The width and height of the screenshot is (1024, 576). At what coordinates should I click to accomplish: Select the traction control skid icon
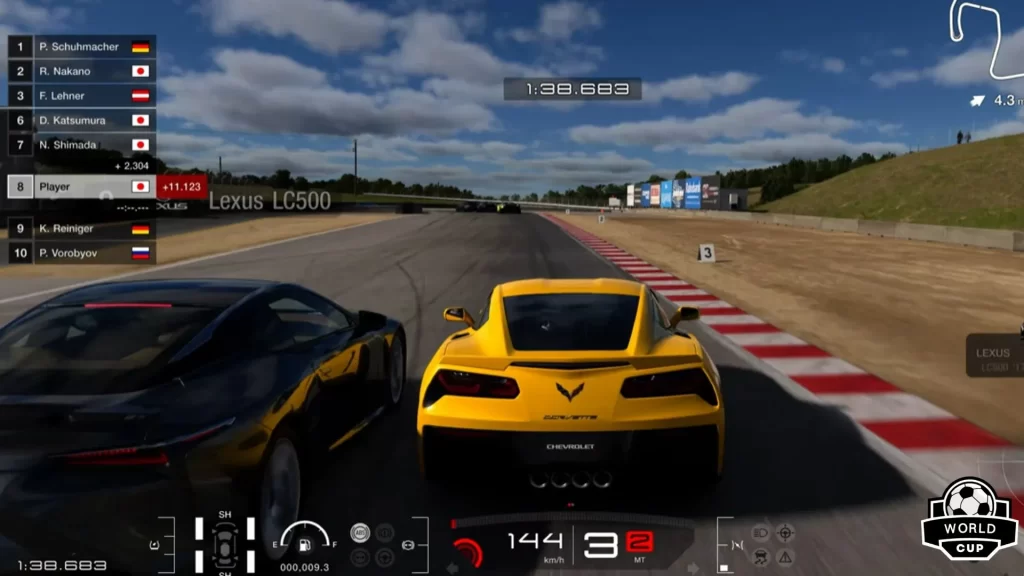(760, 557)
